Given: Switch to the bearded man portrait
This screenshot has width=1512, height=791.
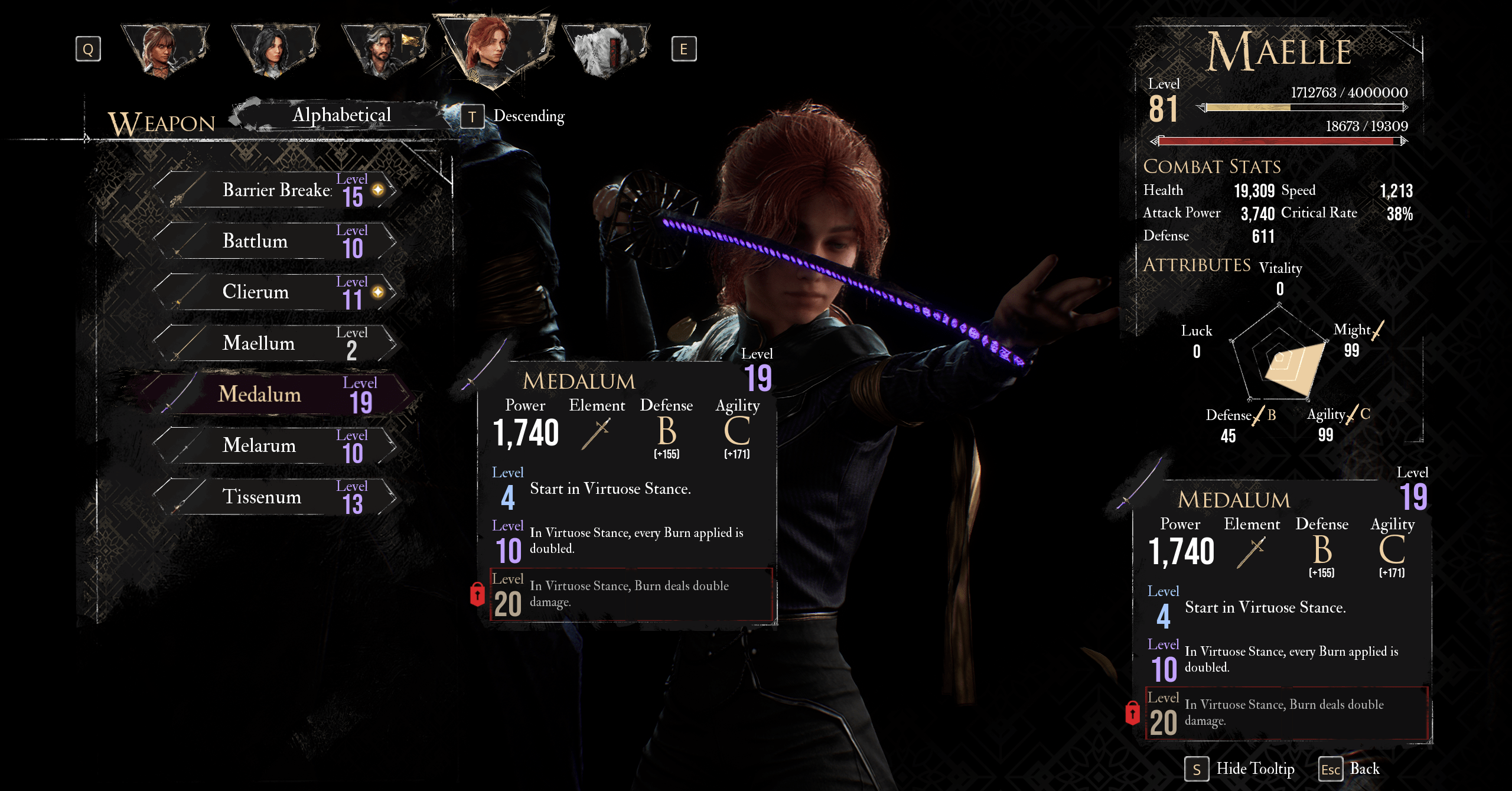Looking at the screenshot, I should [x=384, y=50].
